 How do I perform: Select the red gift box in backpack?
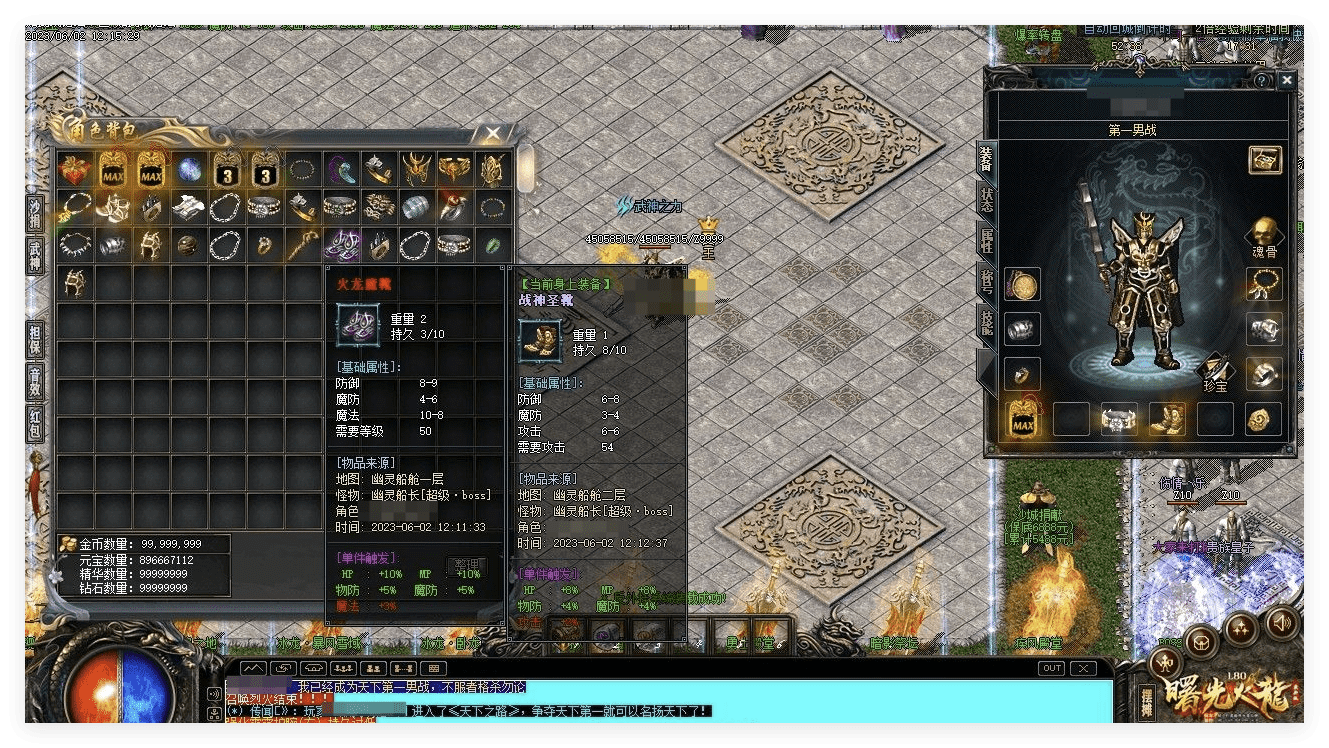(75, 170)
